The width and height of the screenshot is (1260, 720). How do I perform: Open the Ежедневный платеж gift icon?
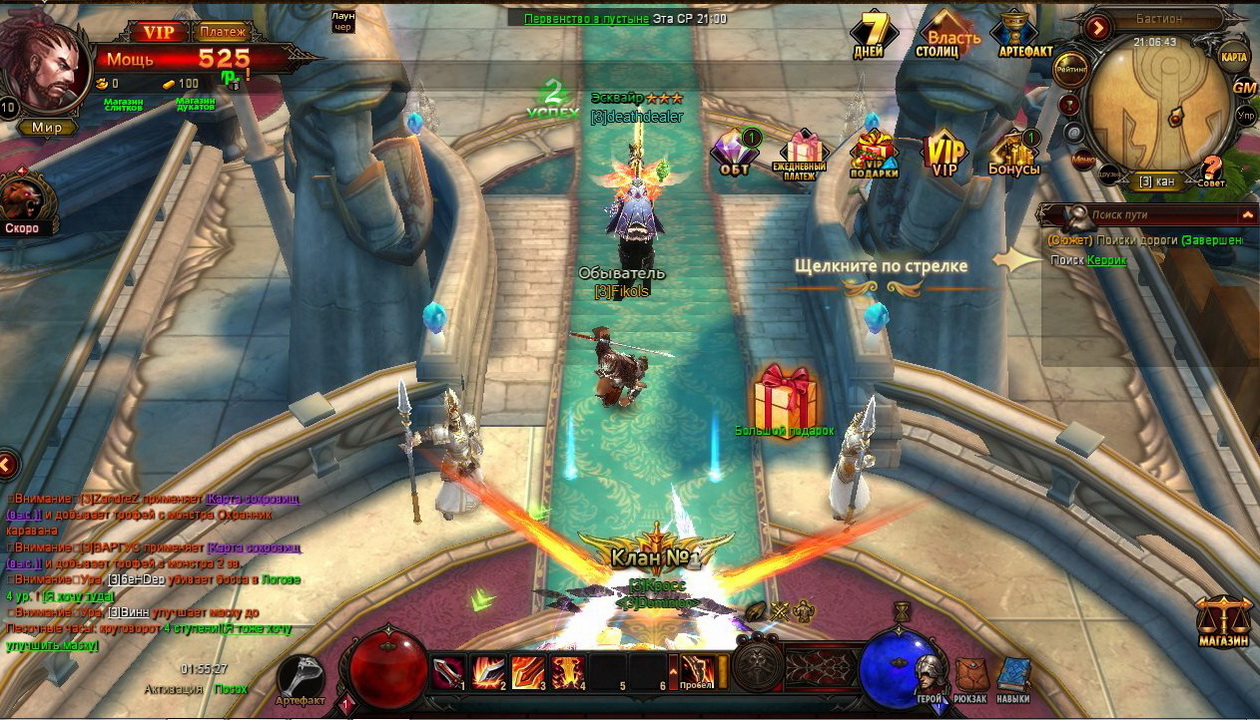[x=800, y=153]
